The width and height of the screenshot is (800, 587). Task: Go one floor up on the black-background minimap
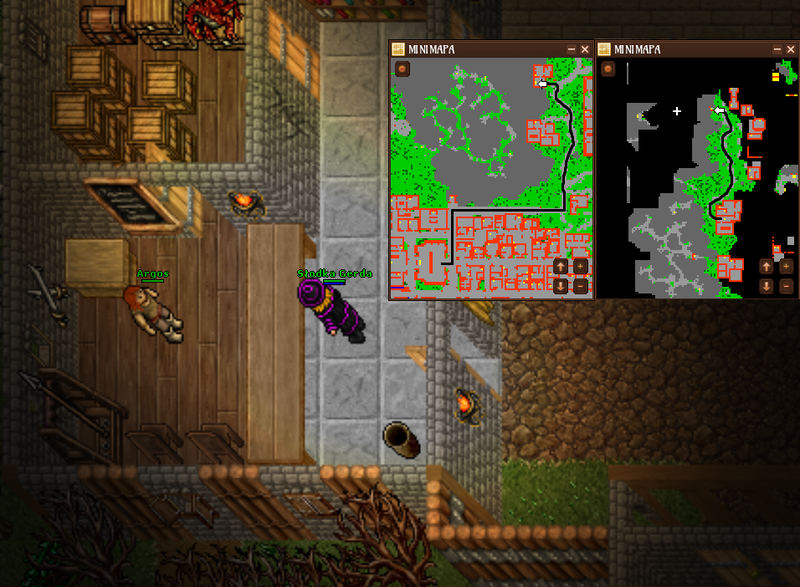pyautogui.click(x=767, y=267)
